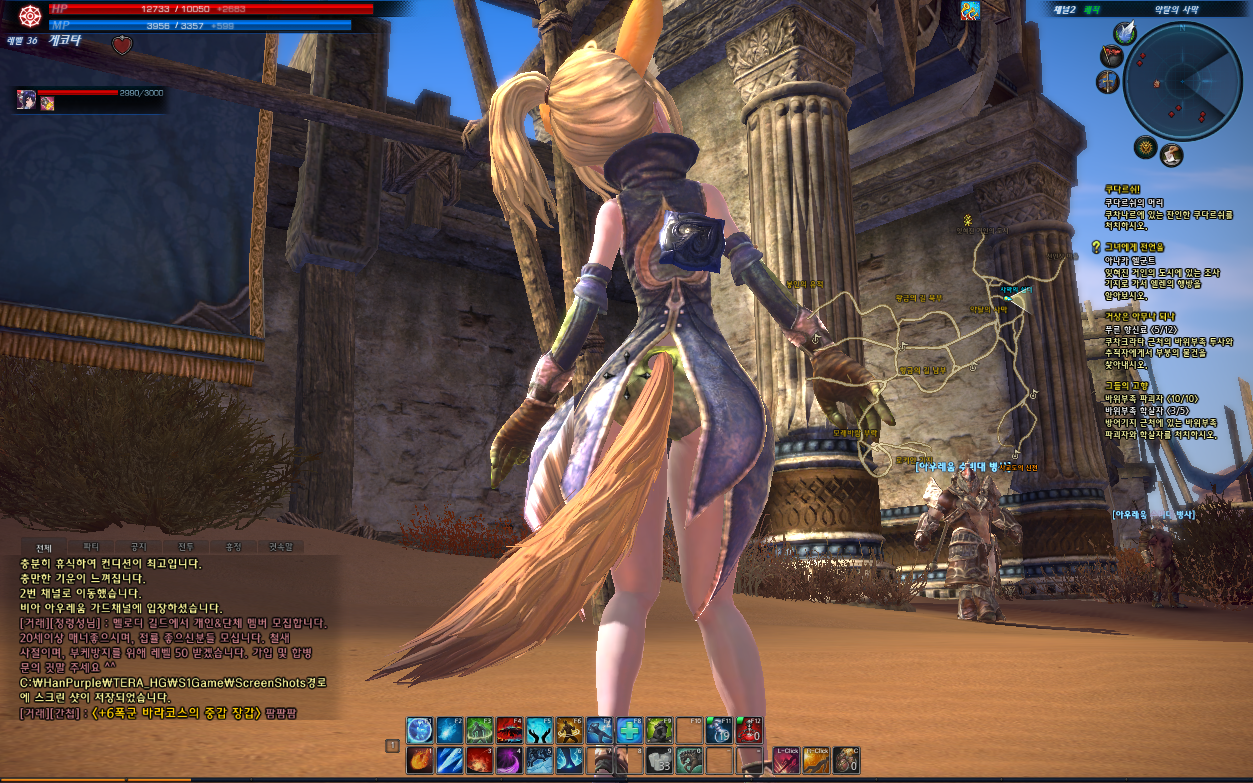Switch to the 귓속말 whisper tab
Image resolution: width=1253 pixels, height=783 pixels.
pyautogui.click(x=281, y=547)
